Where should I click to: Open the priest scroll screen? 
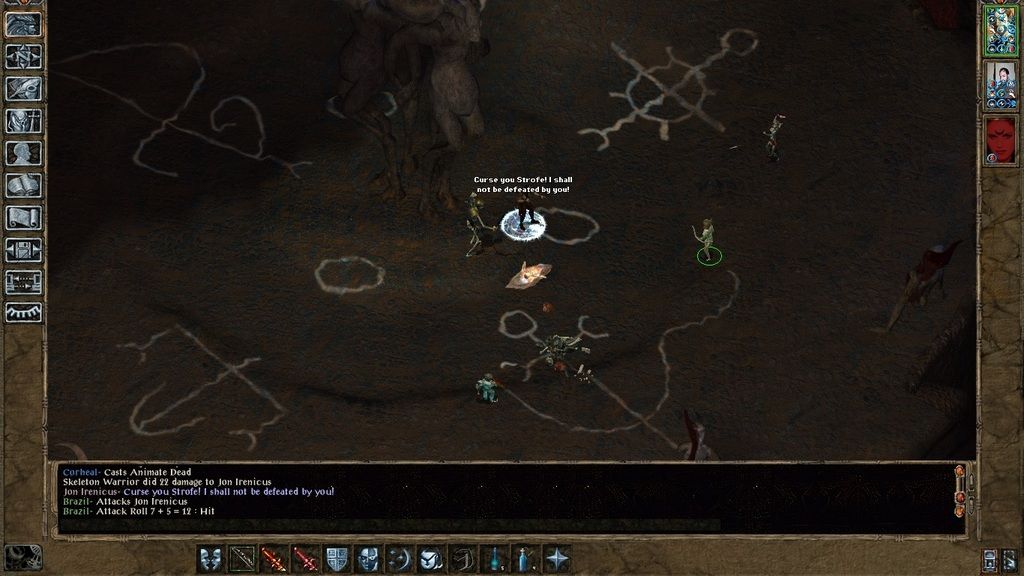click(23, 217)
